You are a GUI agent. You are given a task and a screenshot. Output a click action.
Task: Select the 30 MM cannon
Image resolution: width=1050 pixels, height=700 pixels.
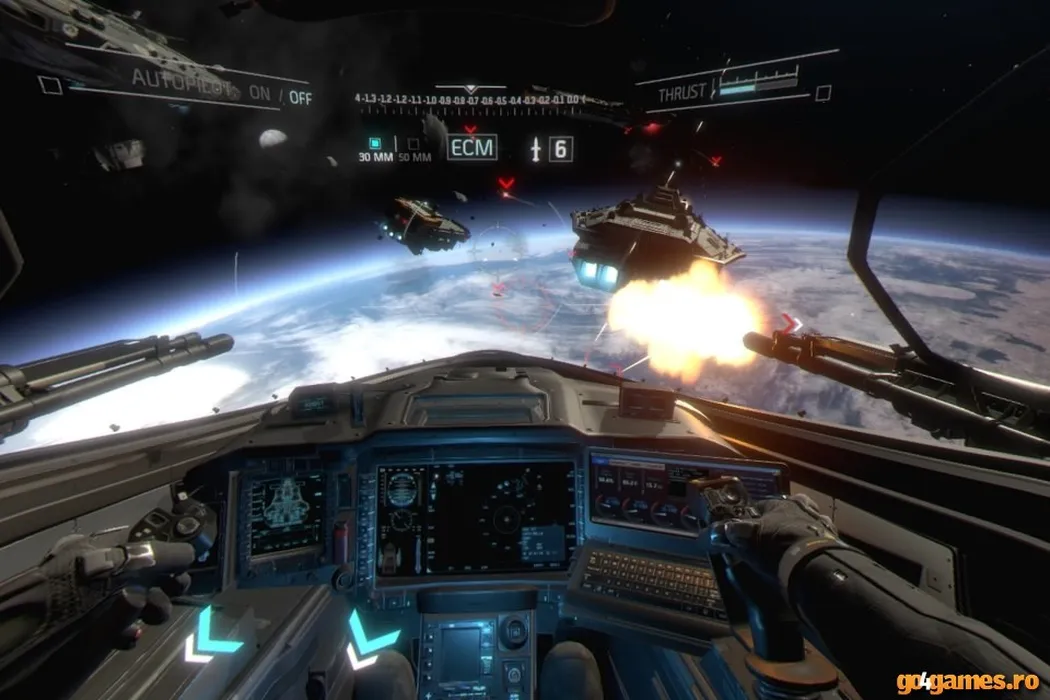tap(375, 144)
